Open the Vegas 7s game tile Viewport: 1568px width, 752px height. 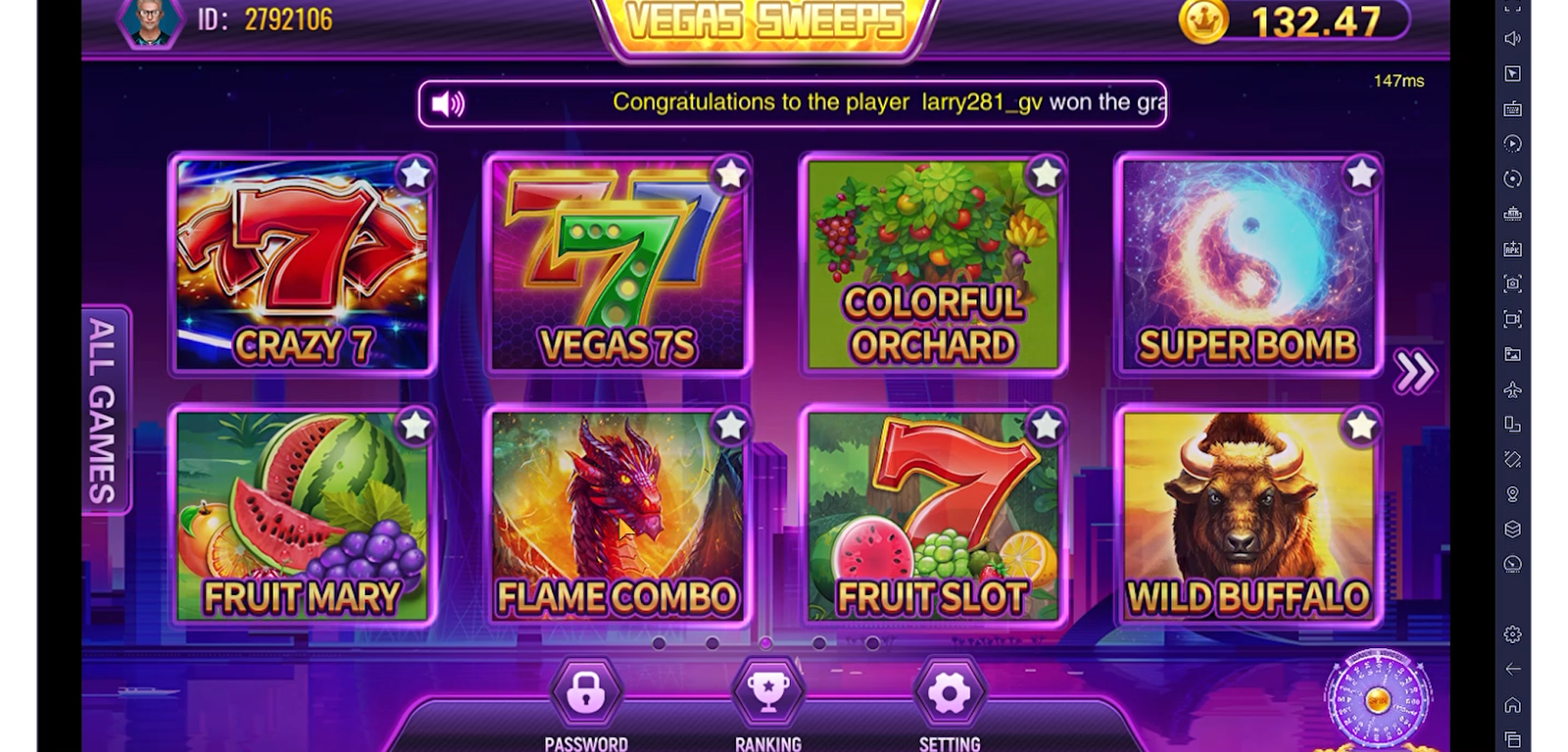tap(617, 265)
